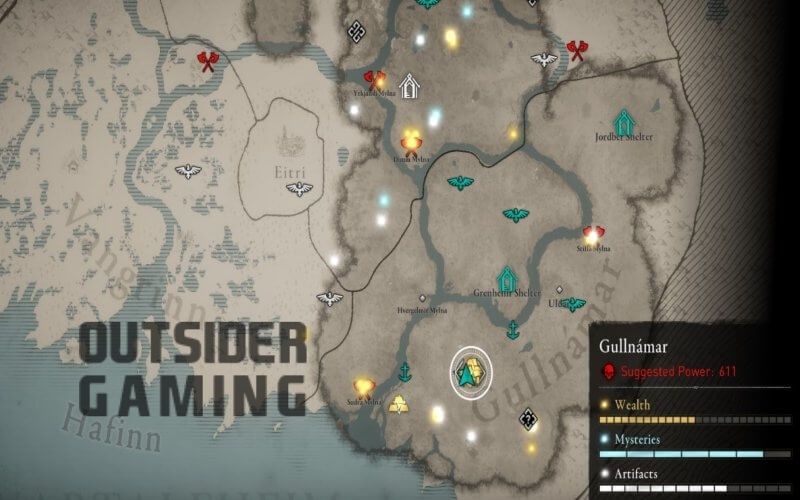Click the teal synchronization point beside Uldar
Viewport: 800px width, 500px height.
[x=574, y=304]
